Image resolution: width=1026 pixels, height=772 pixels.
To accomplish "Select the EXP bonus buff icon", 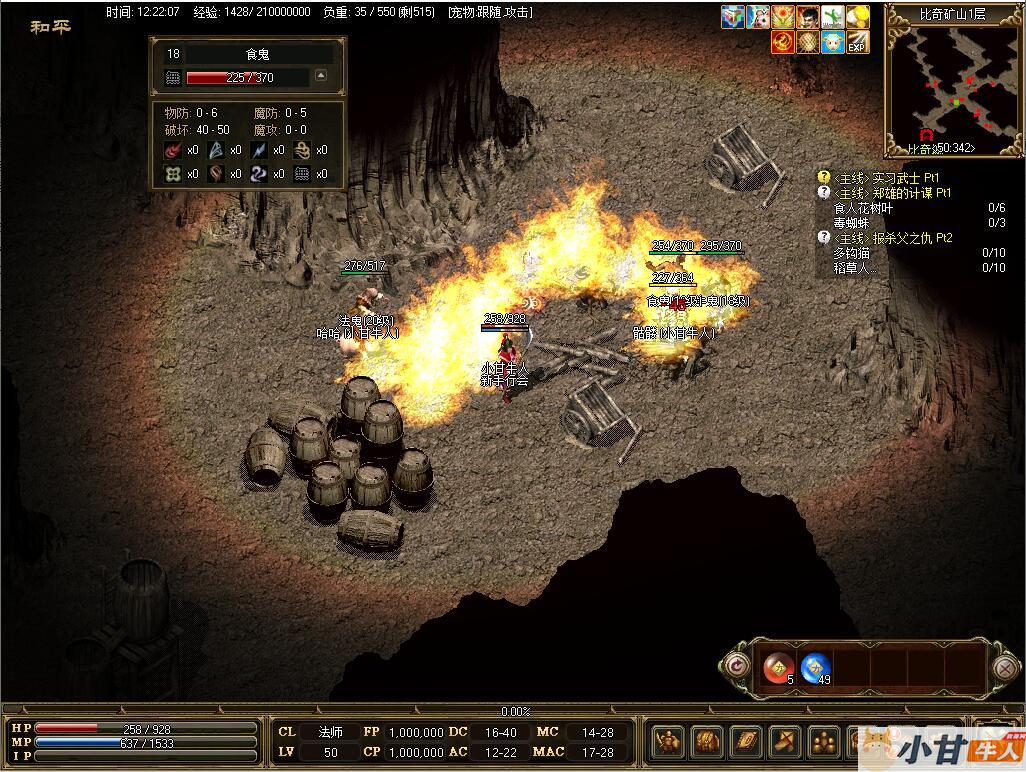I will pyautogui.click(x=857, y=42).
